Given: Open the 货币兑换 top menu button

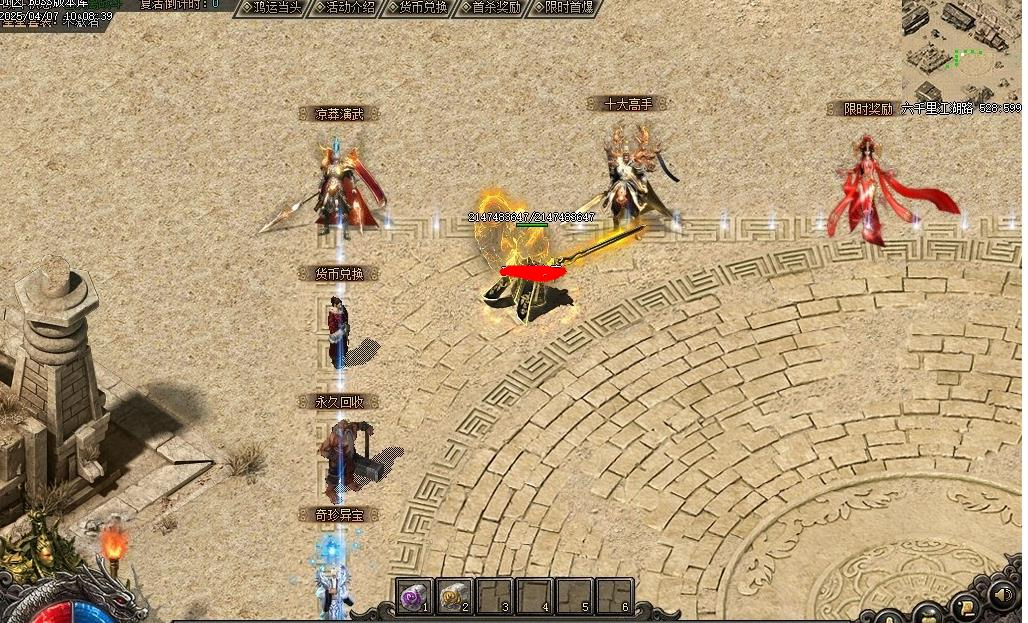Looking at the screenshot, I should pos(416,7).
